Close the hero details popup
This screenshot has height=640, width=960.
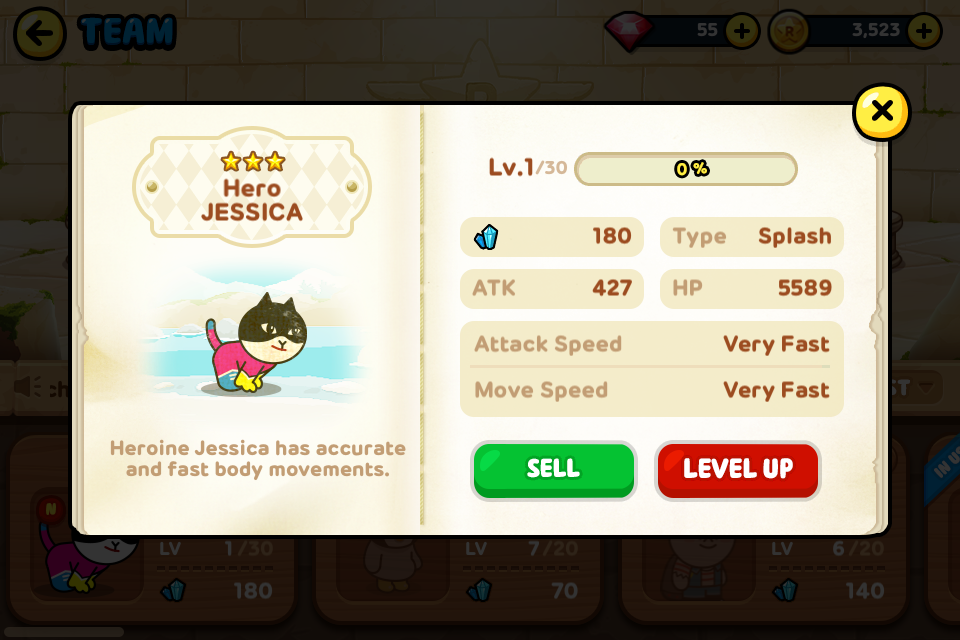coord(881,111)
